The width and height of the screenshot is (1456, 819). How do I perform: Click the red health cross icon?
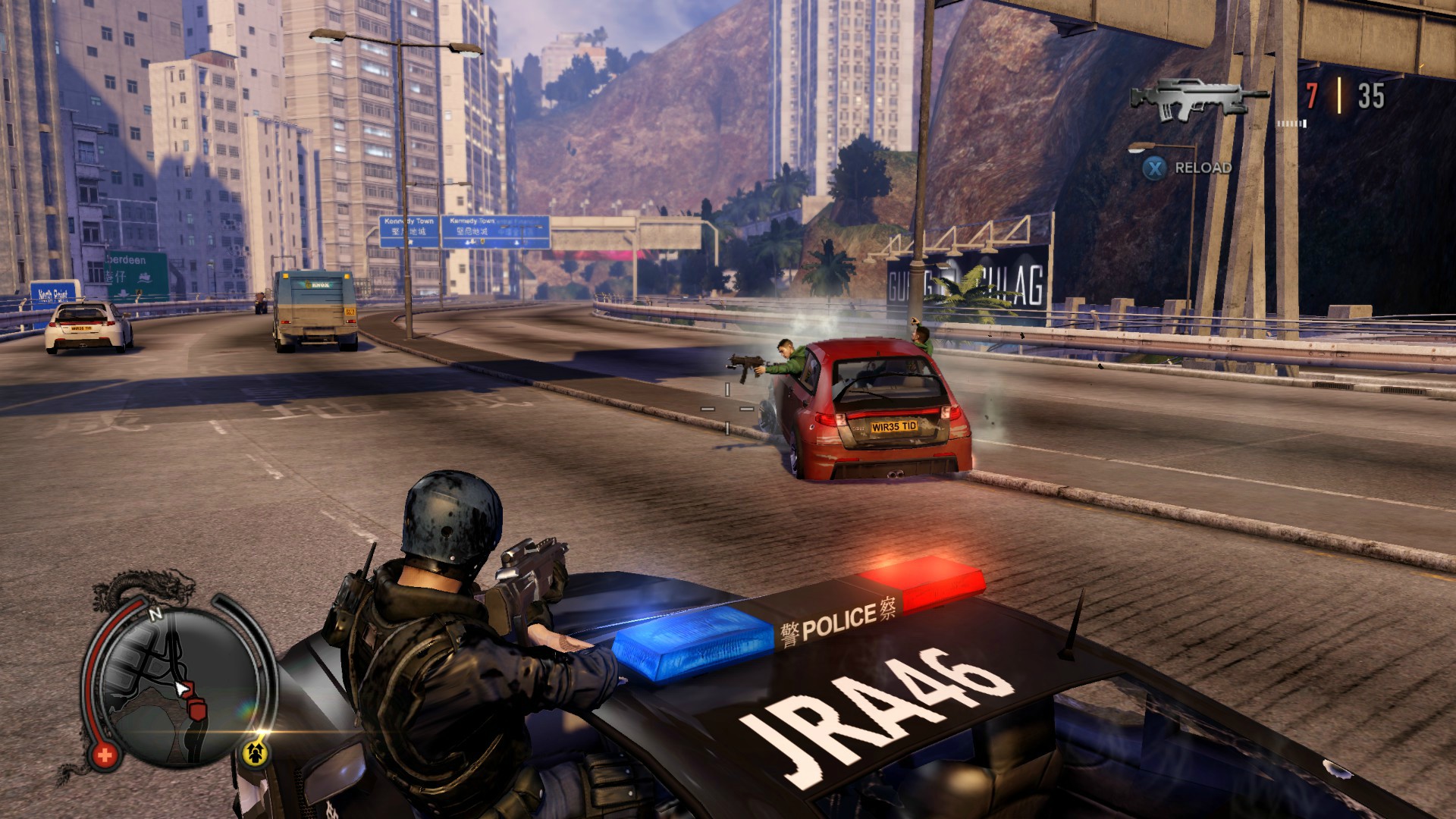pos(105,755)
